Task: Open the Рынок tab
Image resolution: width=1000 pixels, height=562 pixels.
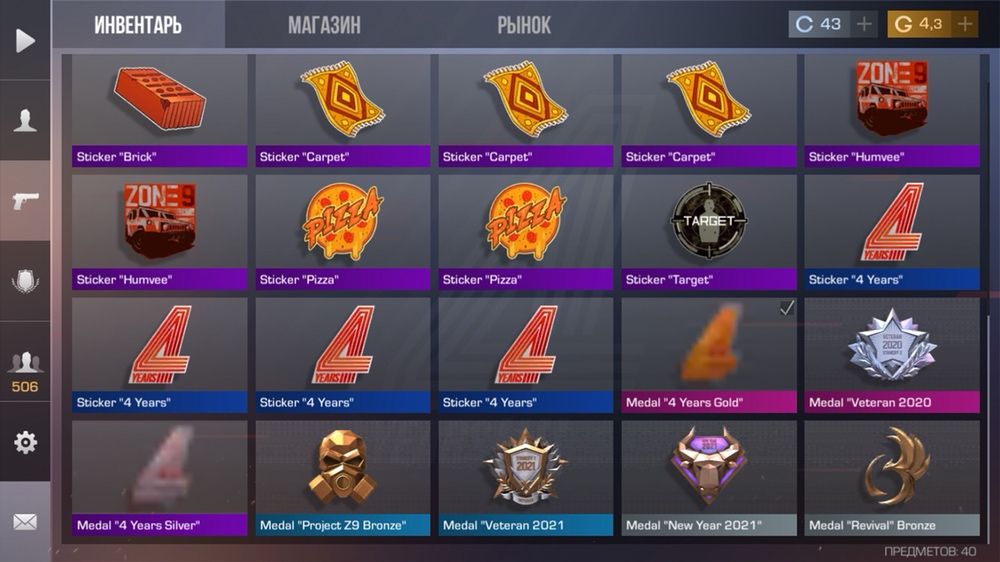Action: (524, 25)
